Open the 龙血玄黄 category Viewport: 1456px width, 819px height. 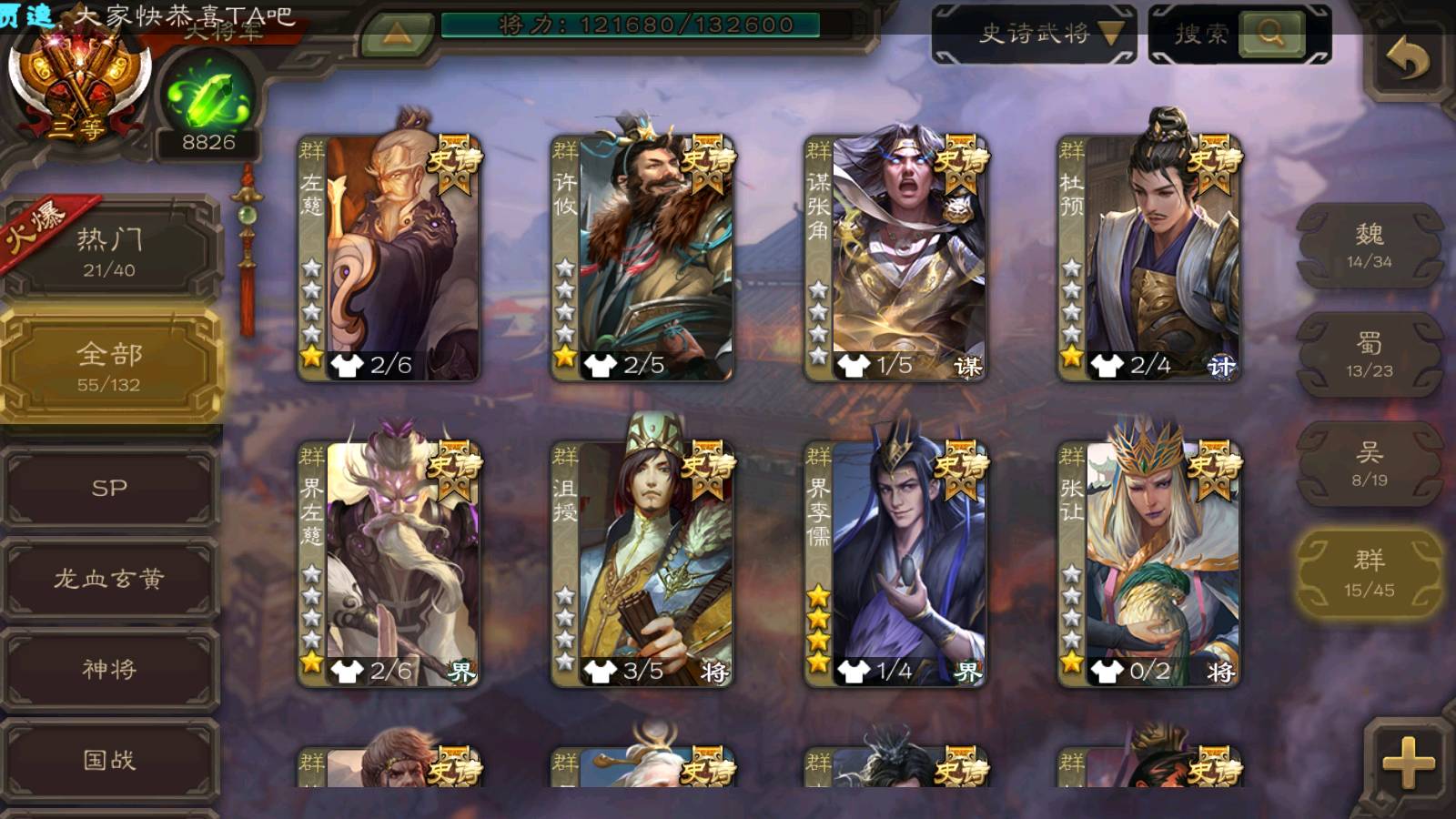point(109,579)
